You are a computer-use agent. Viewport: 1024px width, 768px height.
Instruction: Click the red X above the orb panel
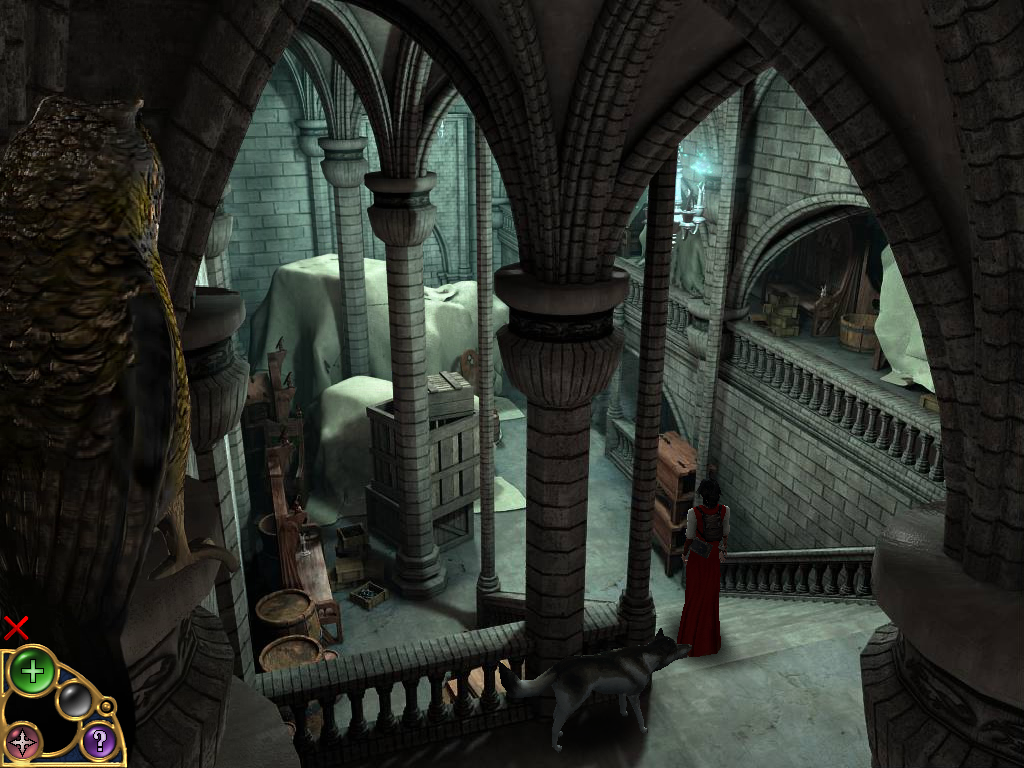[x=16, y=628]
